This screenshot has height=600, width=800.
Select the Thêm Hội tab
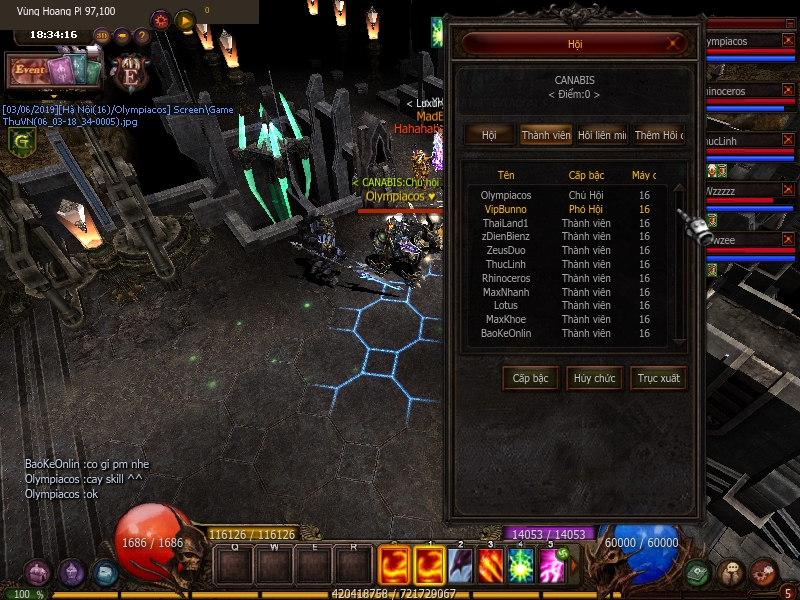click(x=659, y=135)
